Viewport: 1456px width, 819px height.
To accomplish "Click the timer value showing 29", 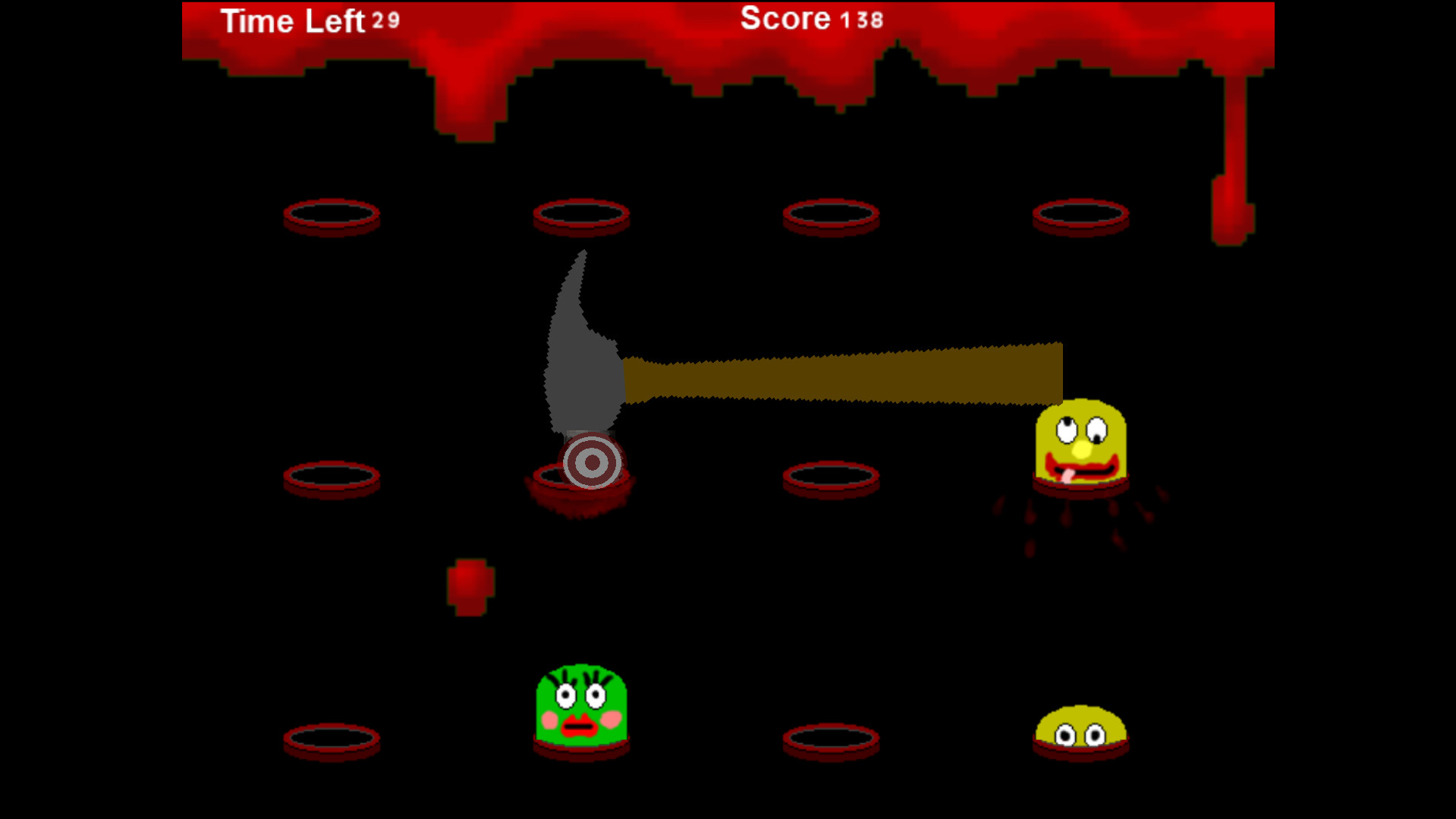I will click(x=385, y=22).
